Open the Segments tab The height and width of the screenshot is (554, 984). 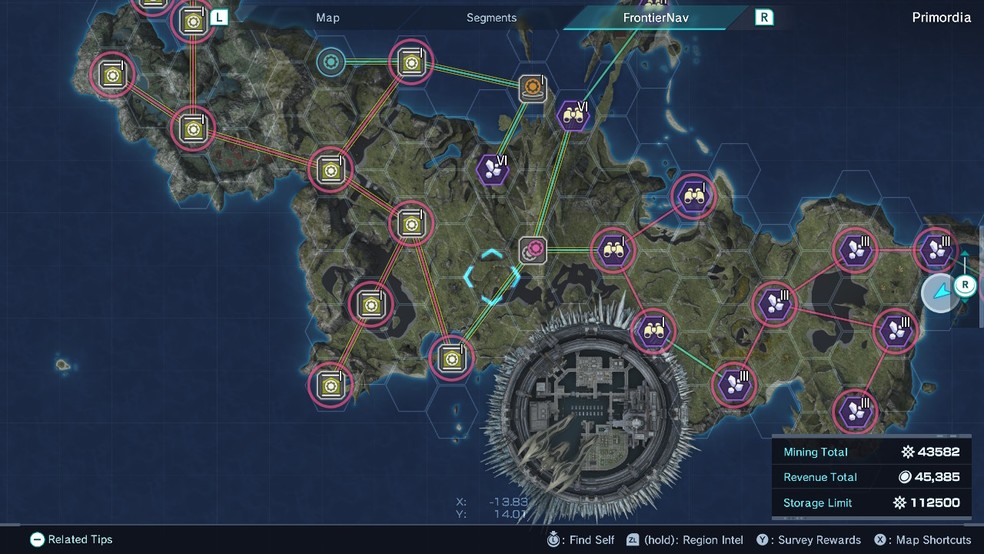pos(491,17)
